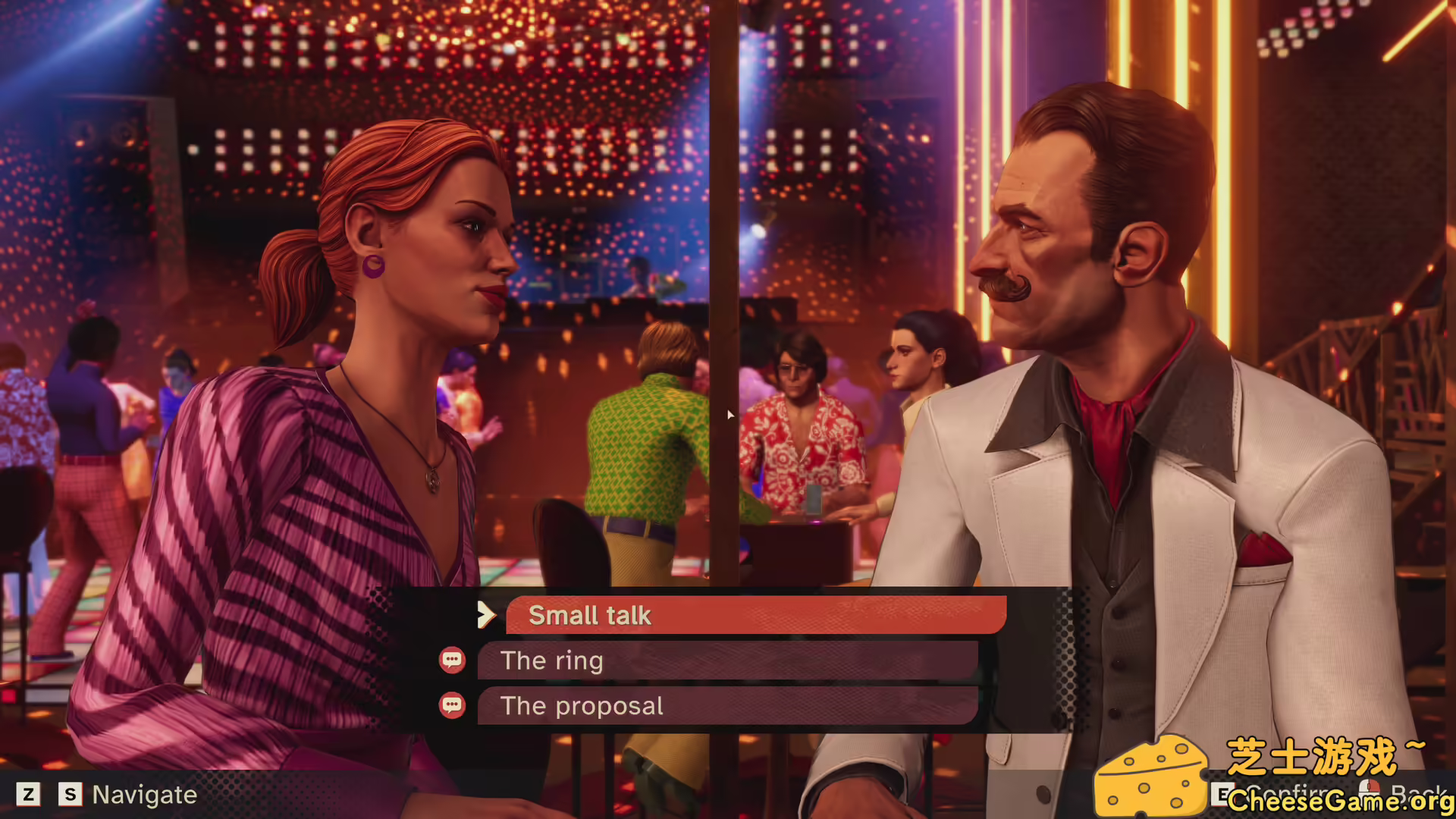Pick The proposal dialogue topic

[x=726, y=706]
